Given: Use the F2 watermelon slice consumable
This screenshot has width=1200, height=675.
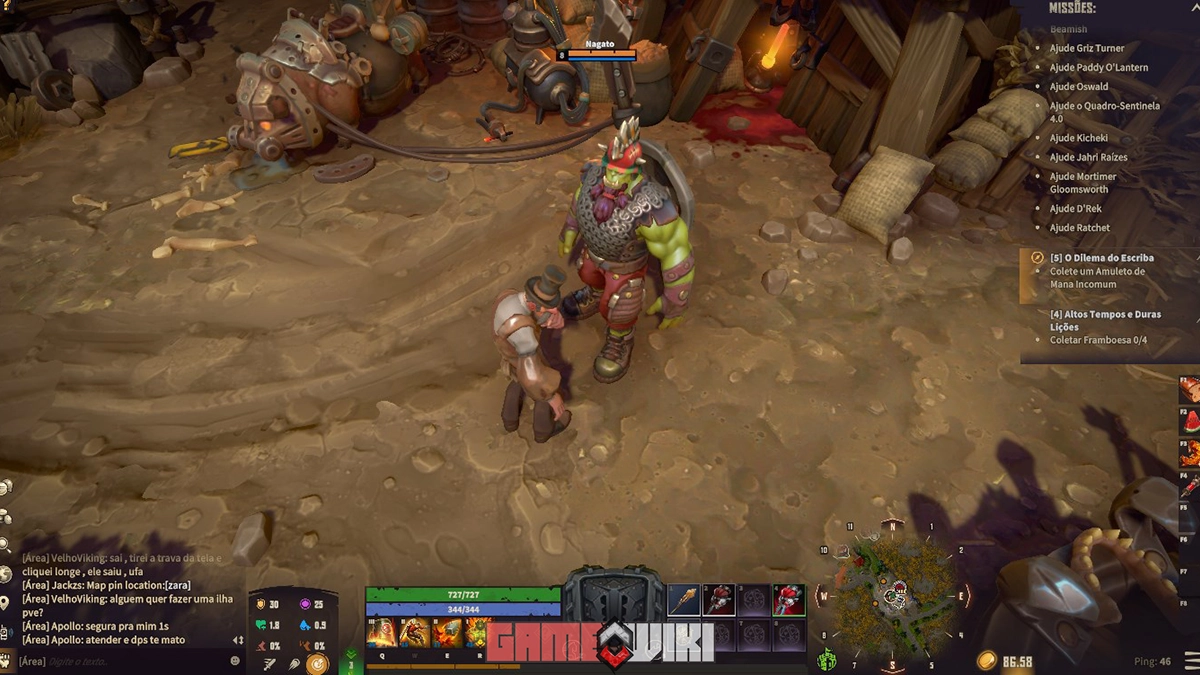Looking at the screenshot, I should point(1190,423).
